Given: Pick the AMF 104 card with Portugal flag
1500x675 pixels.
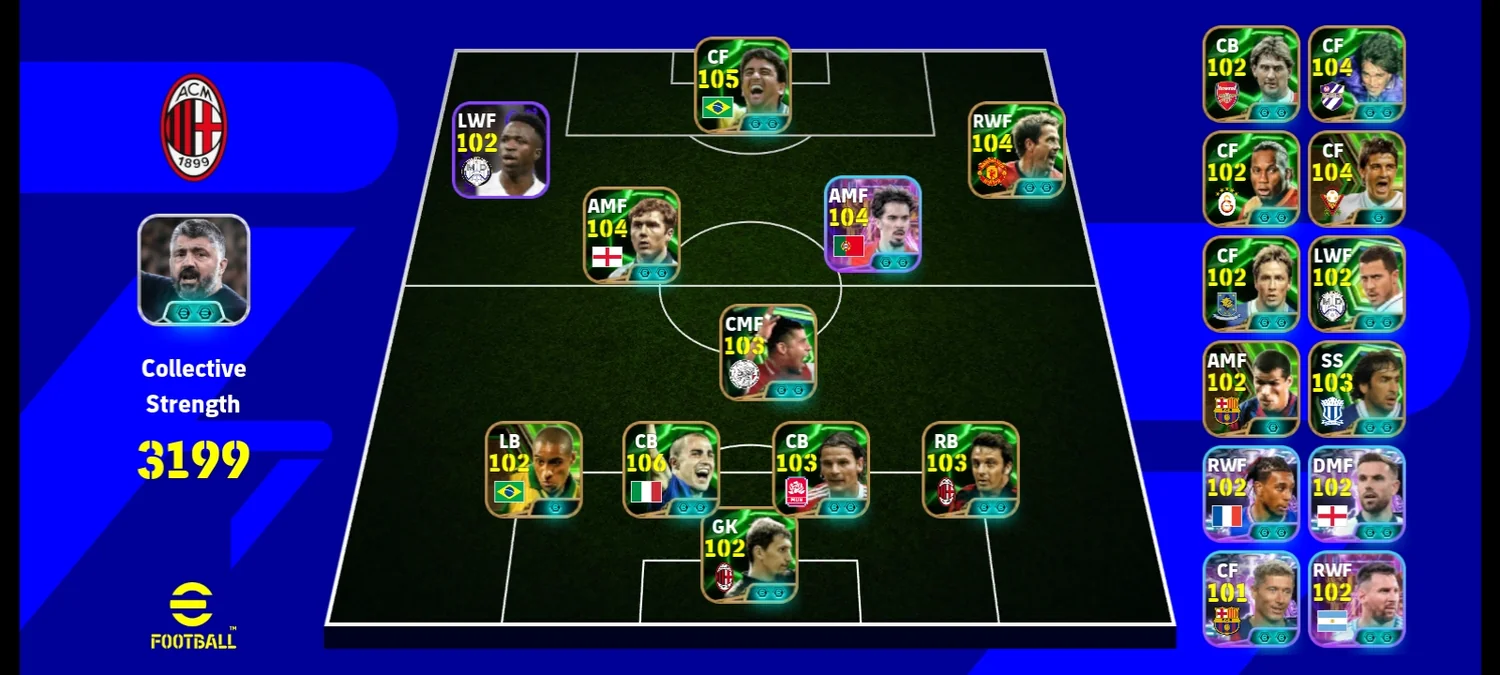Looking at the screenshot, I should click(872, 224).
